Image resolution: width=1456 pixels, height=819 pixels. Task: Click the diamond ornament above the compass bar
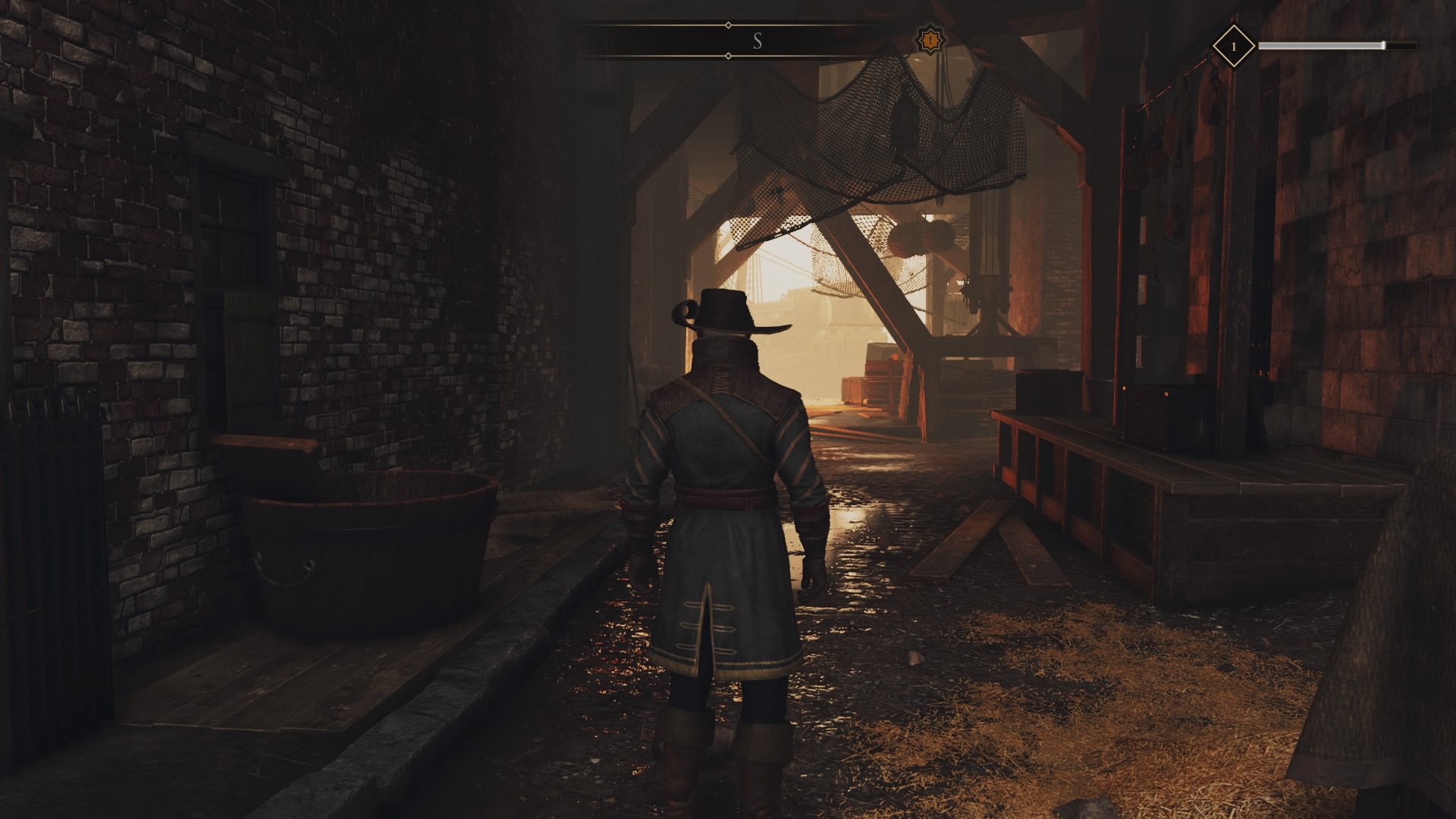[729, 25]
